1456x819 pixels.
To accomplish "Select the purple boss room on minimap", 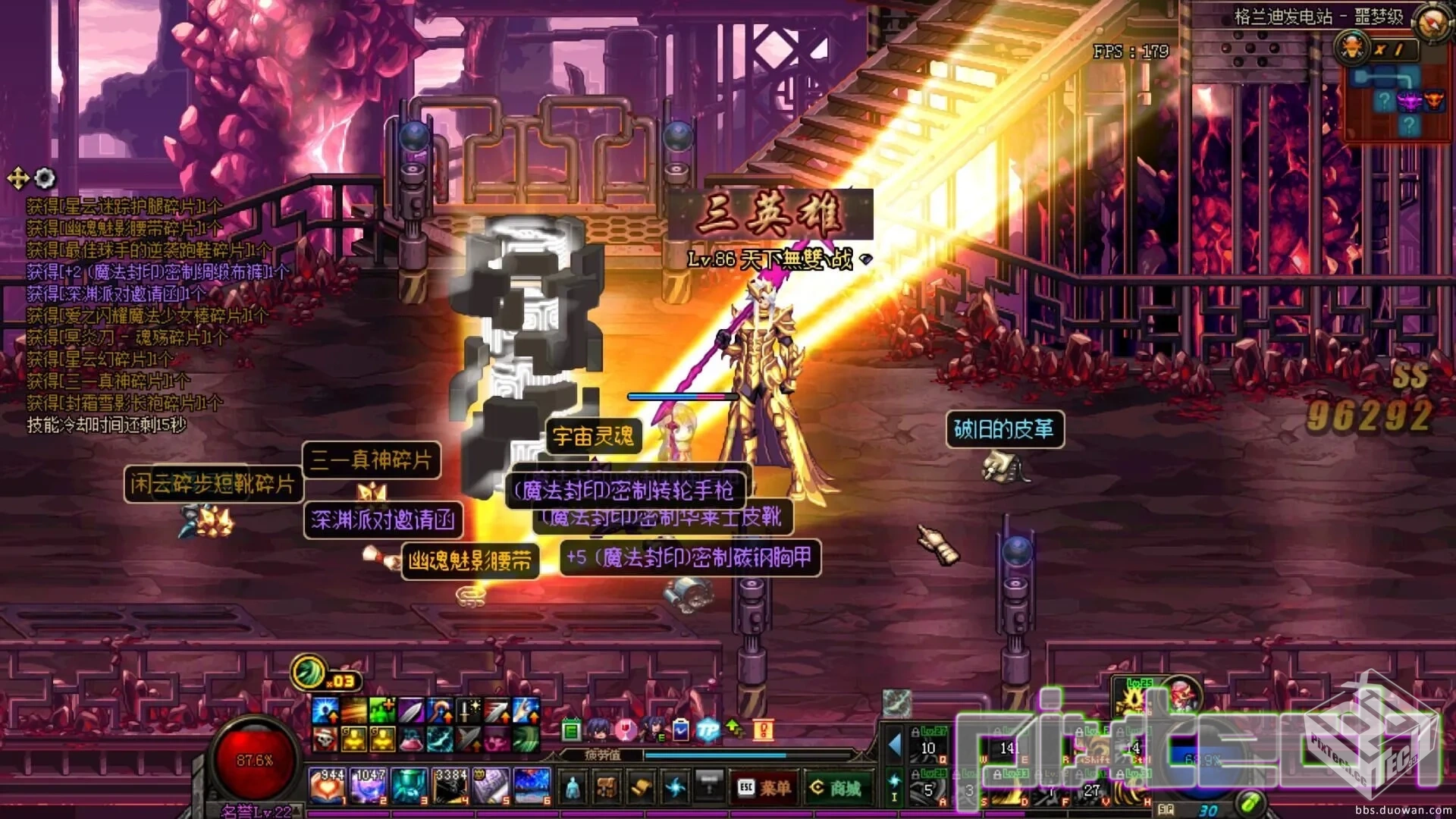I will (1408, 100).
